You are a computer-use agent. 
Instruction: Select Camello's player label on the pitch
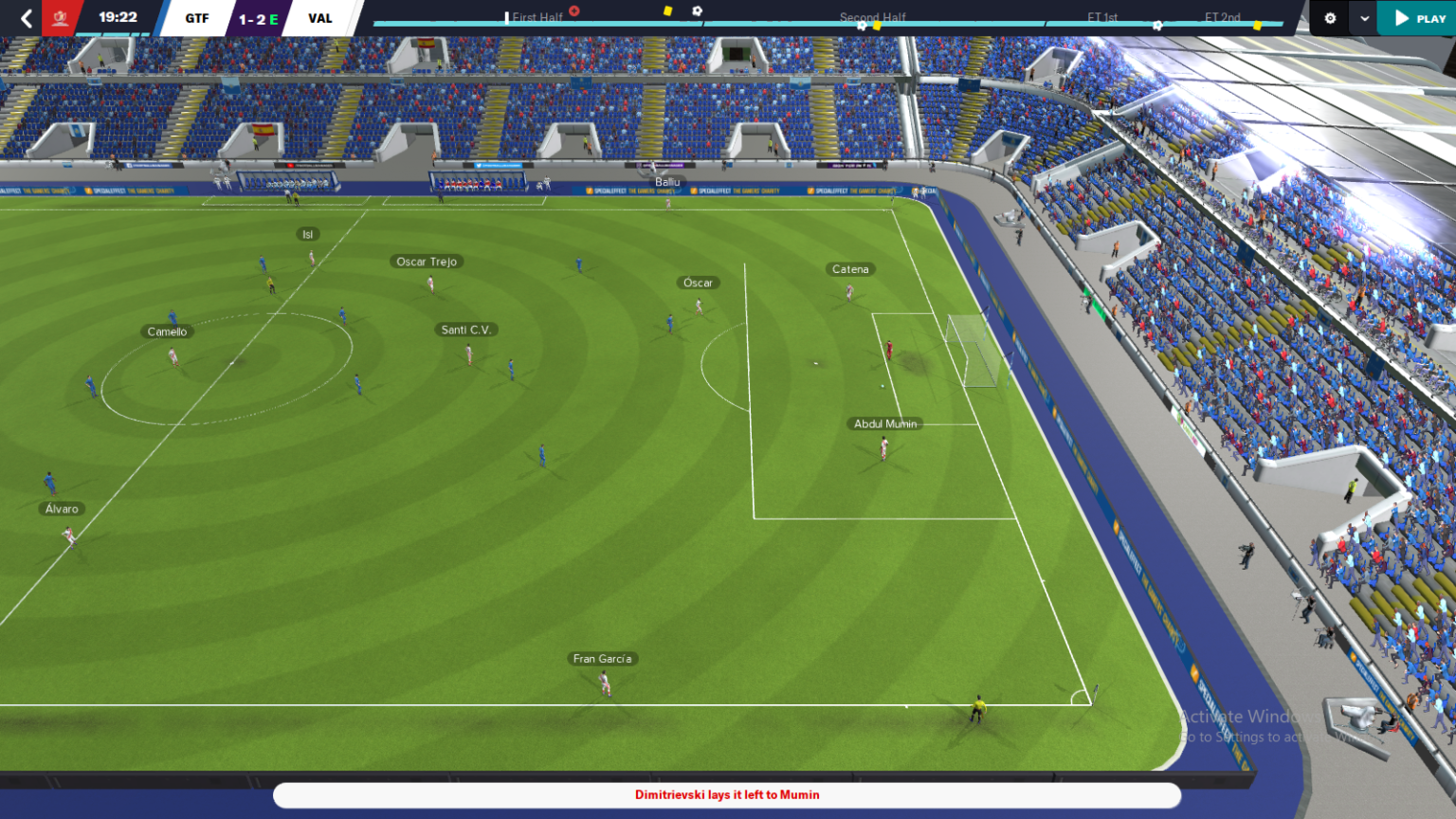coord(167,331)
